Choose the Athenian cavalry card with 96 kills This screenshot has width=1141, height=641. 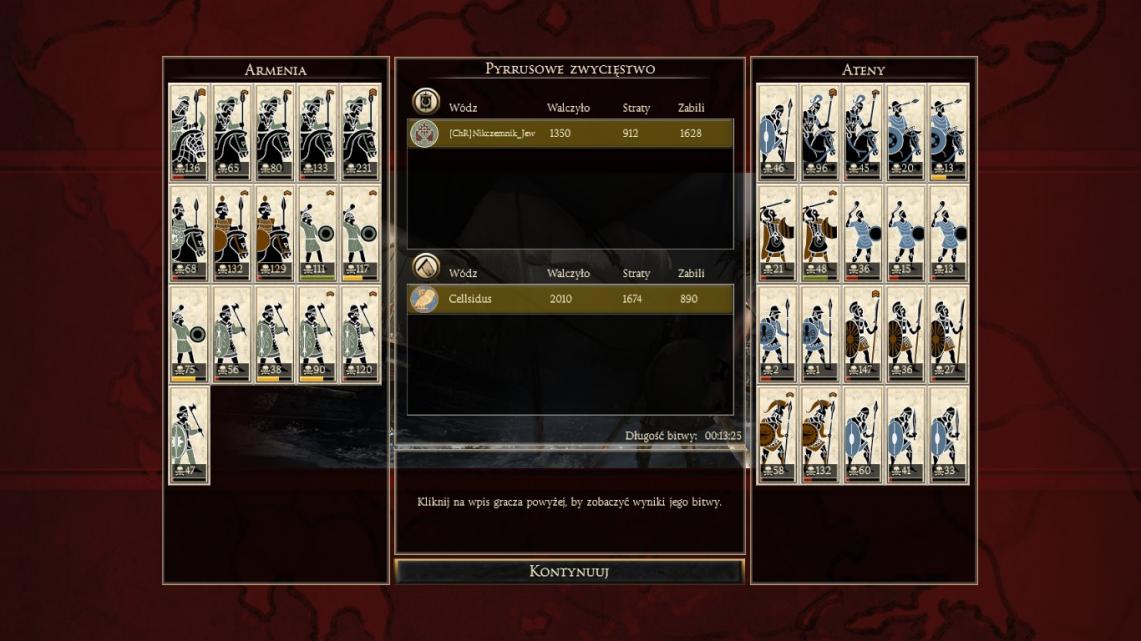820,131
